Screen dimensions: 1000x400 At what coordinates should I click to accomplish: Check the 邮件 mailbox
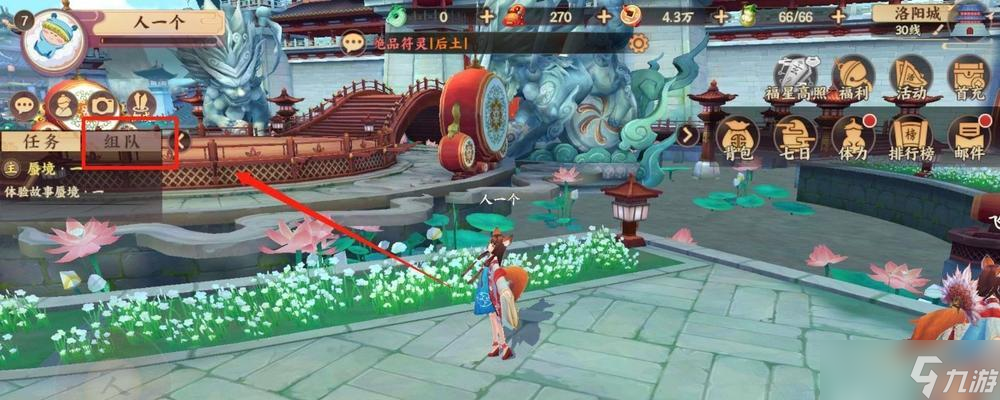pos(968,137)
